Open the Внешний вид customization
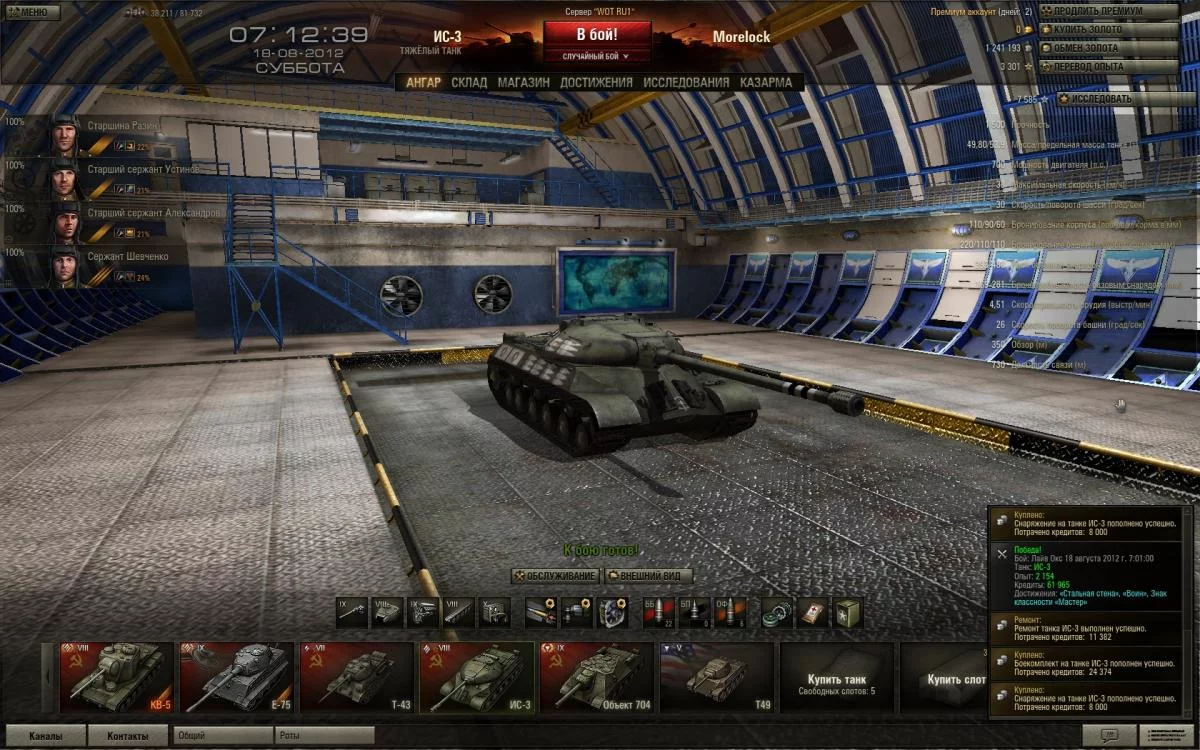 pyautogui.click(x=648, y=576)
